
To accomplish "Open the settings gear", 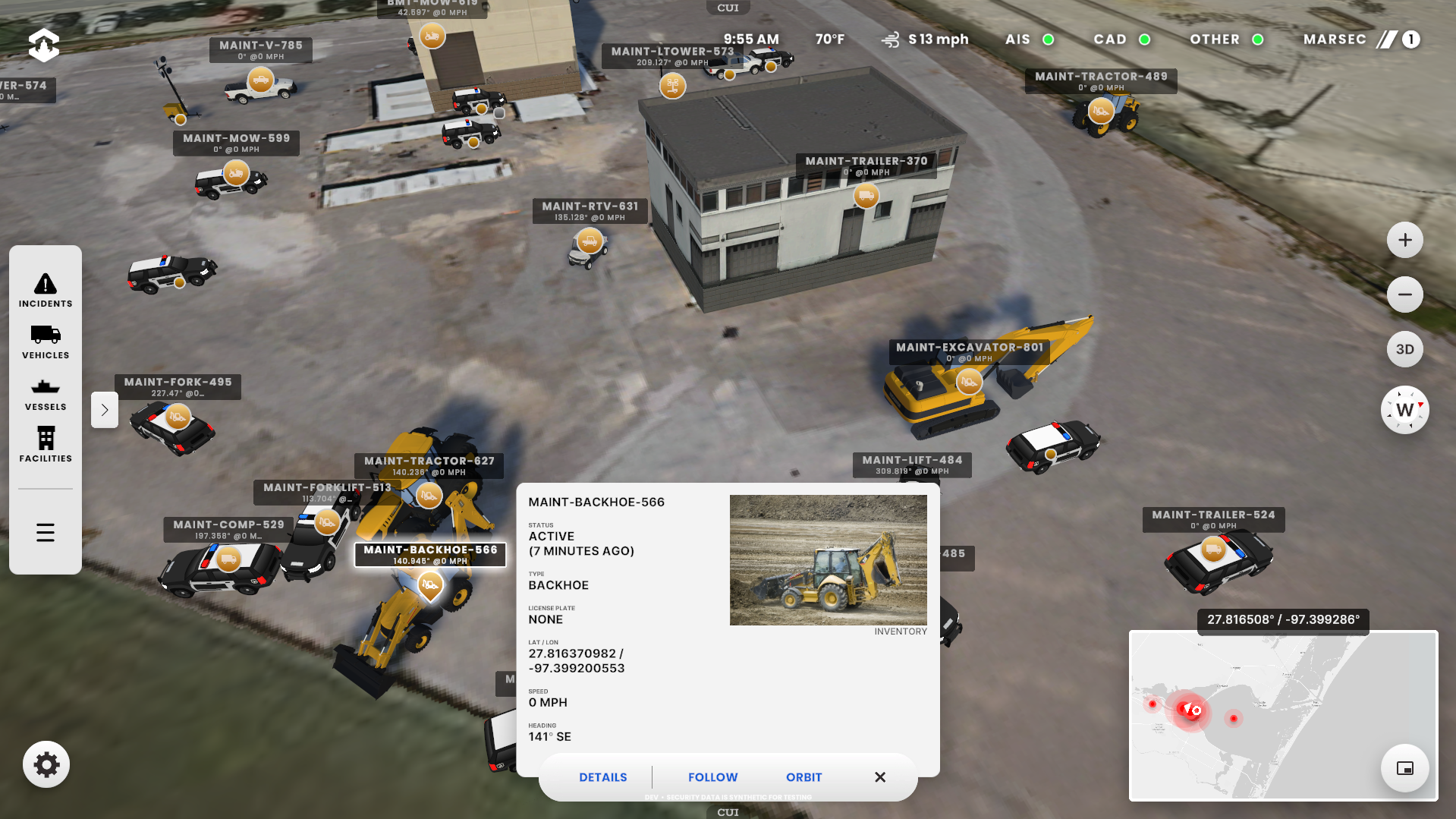I will point(46,764).
